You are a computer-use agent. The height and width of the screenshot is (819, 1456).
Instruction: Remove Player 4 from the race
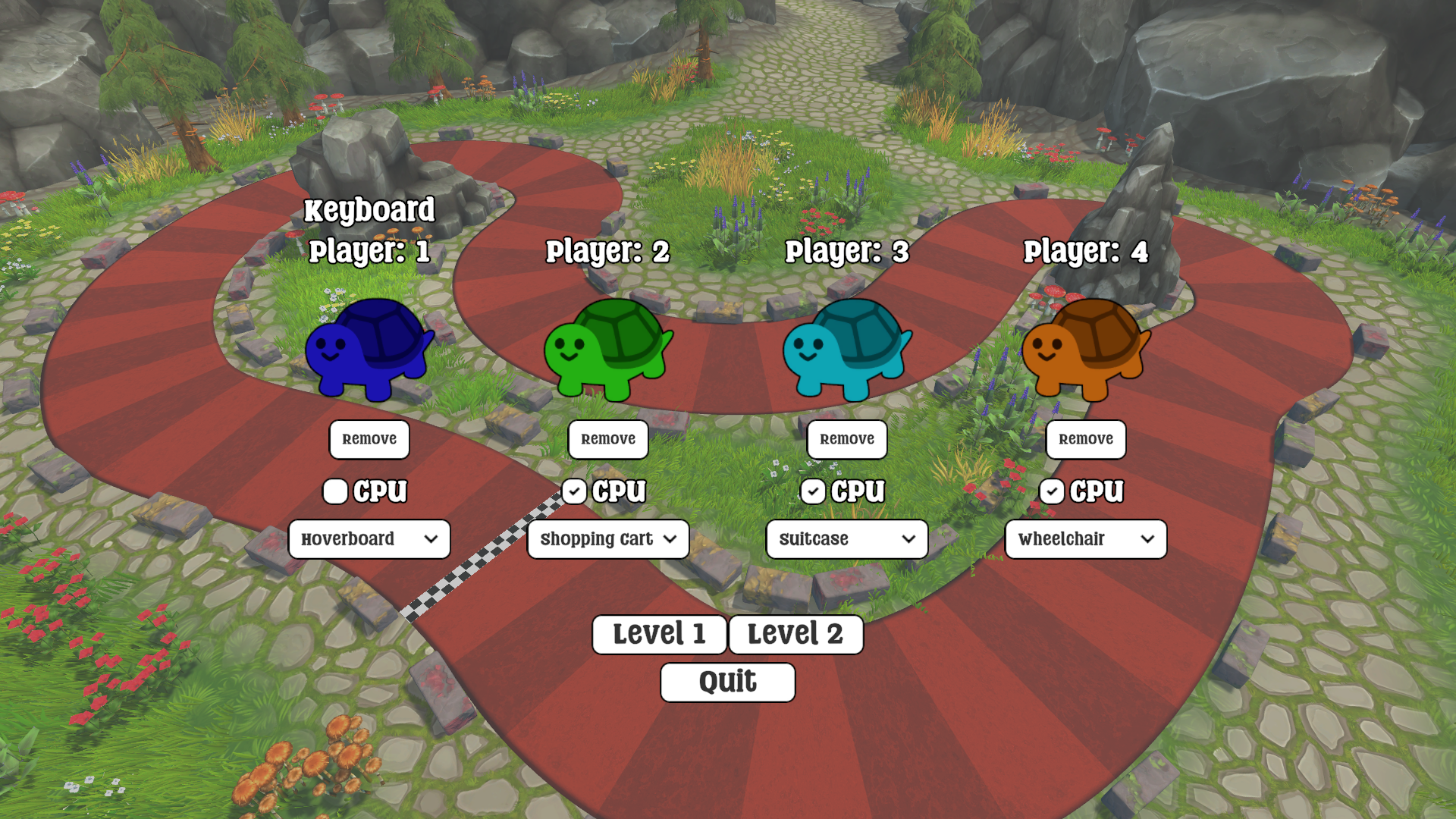[x=1086, y=440]
